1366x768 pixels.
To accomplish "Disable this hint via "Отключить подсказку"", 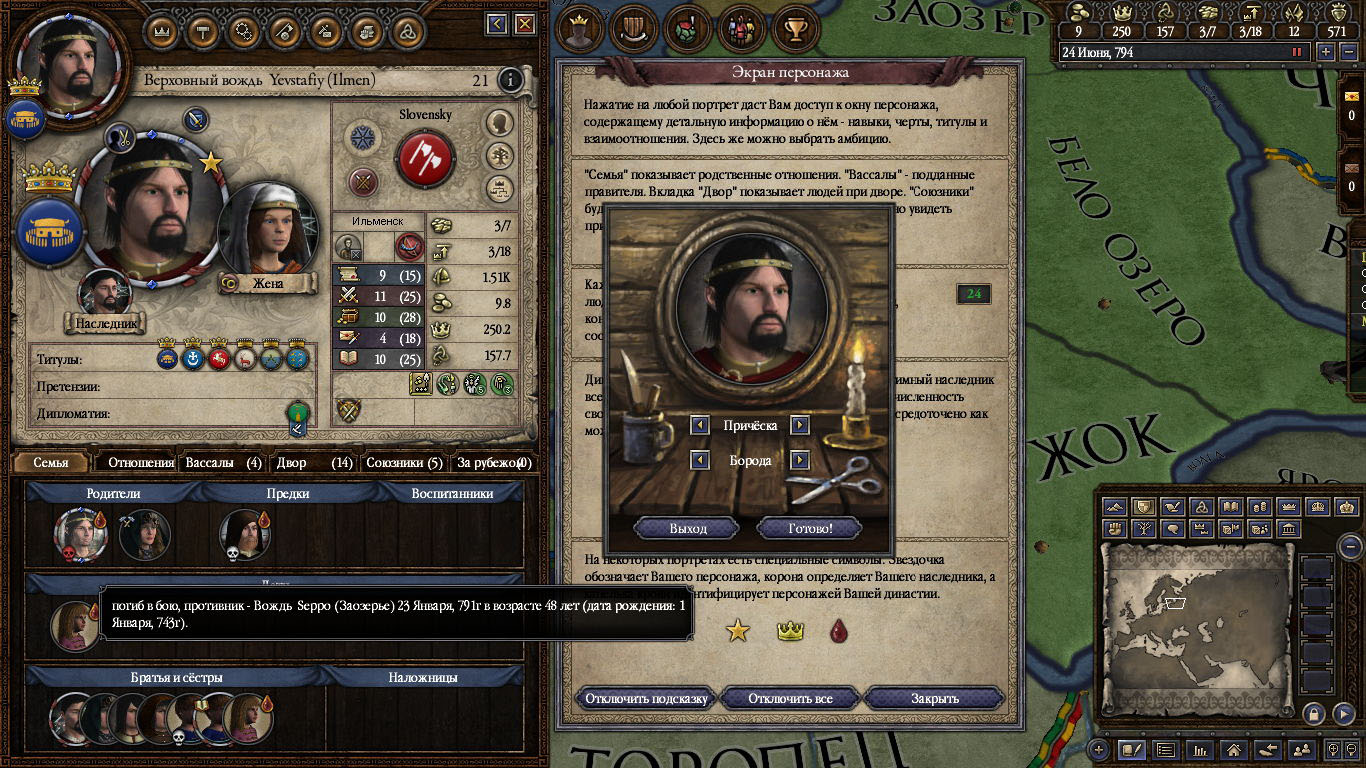I will tap(647, 698).
